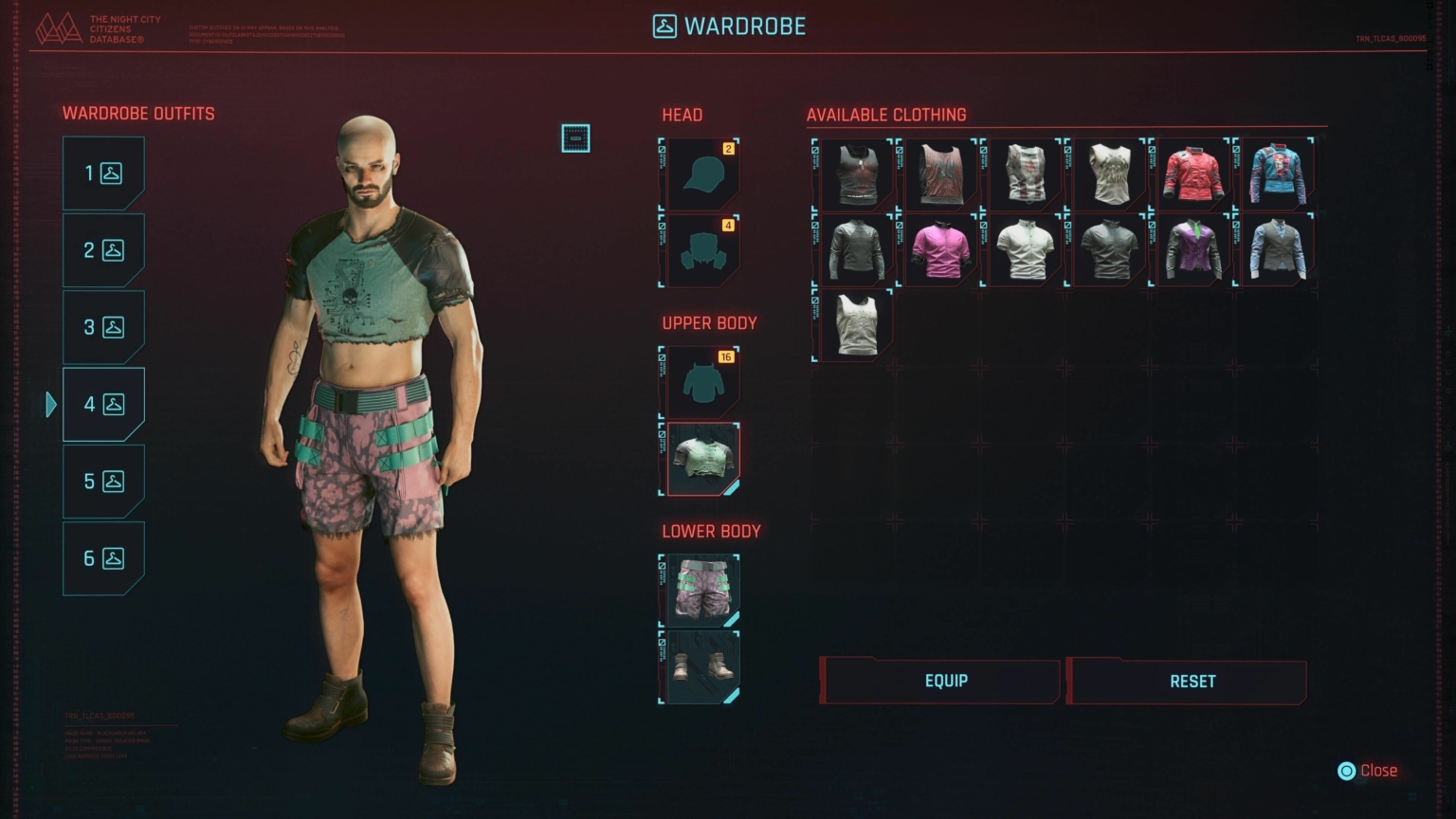Click the small dotted grid icon beside the character
The image size is (1456, 819).
[x=576, y=138]
